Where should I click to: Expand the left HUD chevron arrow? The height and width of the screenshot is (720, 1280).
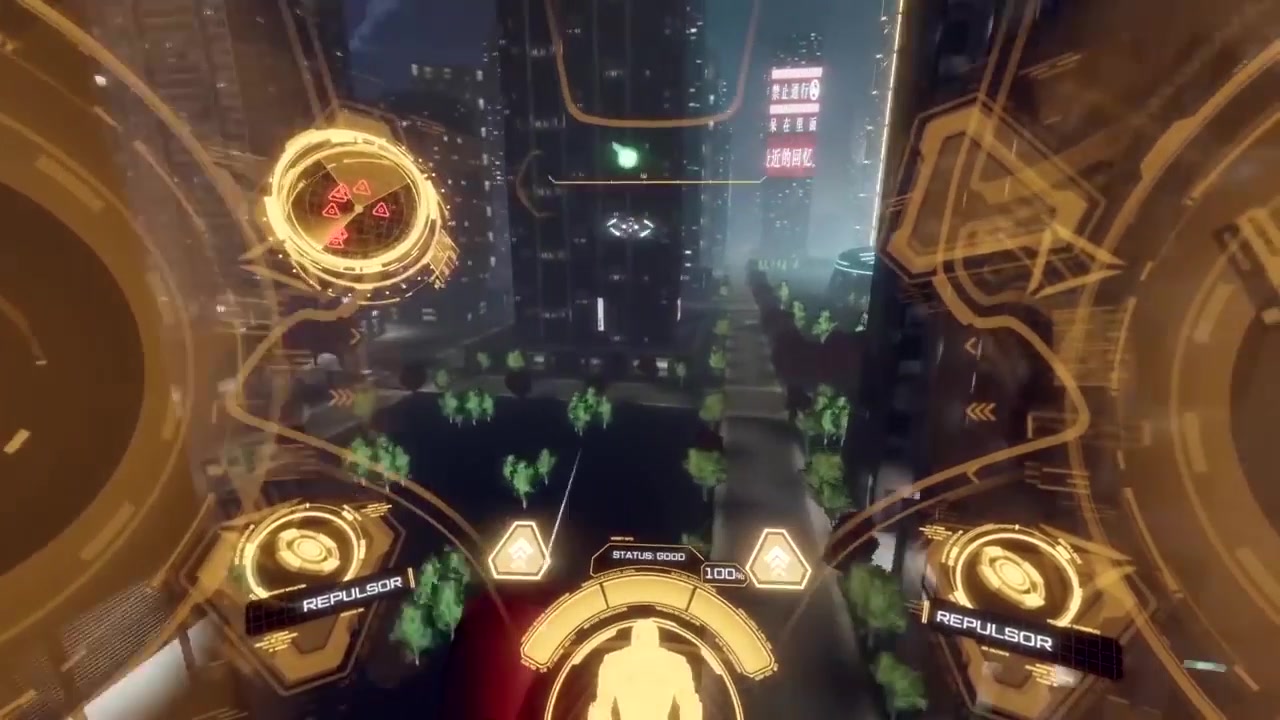pyautogui.click(x=357, y=337)
